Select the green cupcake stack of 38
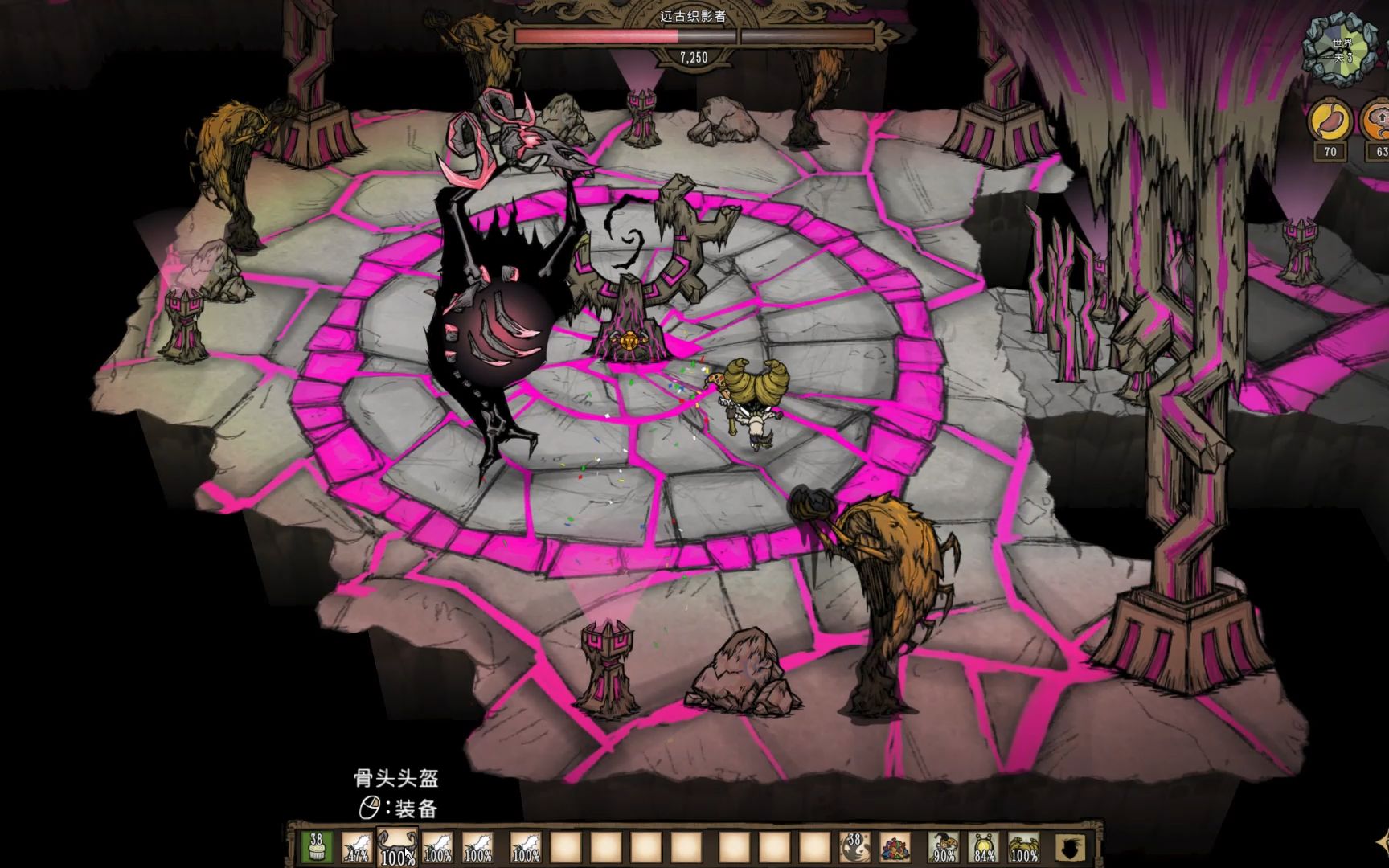Viewport: 1389px width, 868px height. [x=317, y=847]
